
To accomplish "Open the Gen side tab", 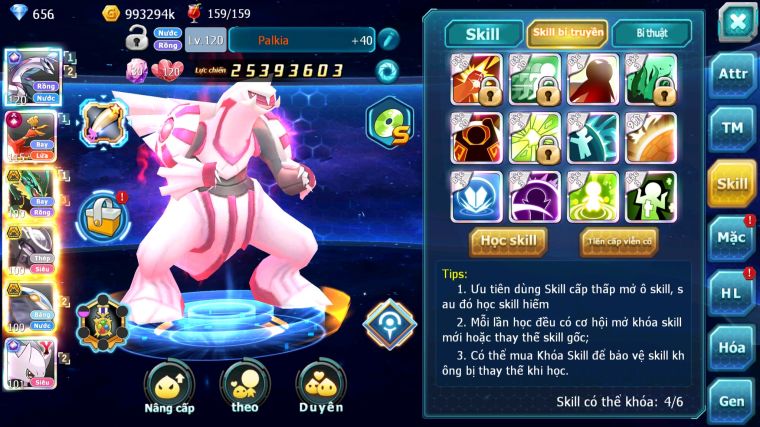I will [x=732, y=401].
